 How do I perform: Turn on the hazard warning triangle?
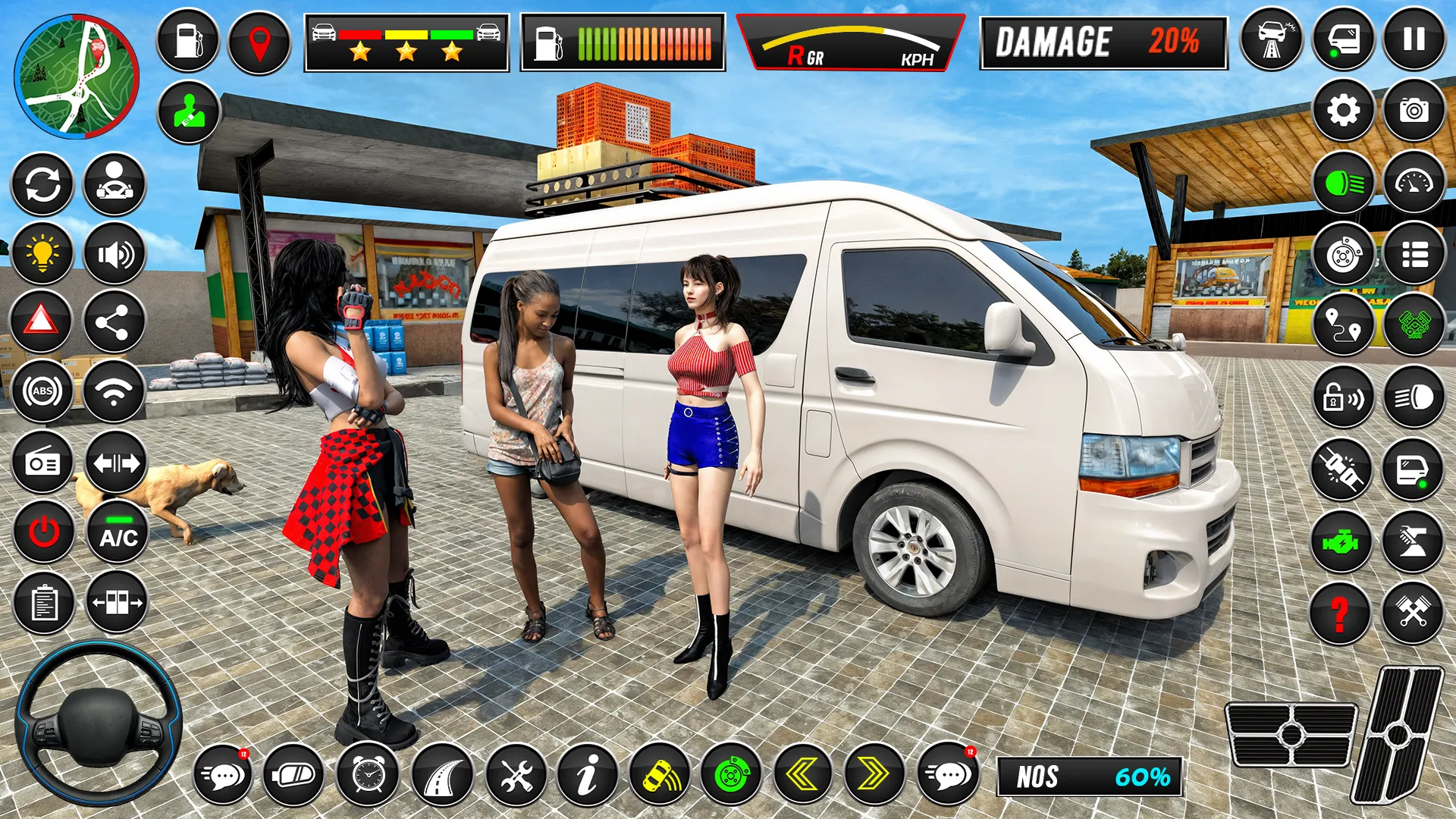pos(43,323)
